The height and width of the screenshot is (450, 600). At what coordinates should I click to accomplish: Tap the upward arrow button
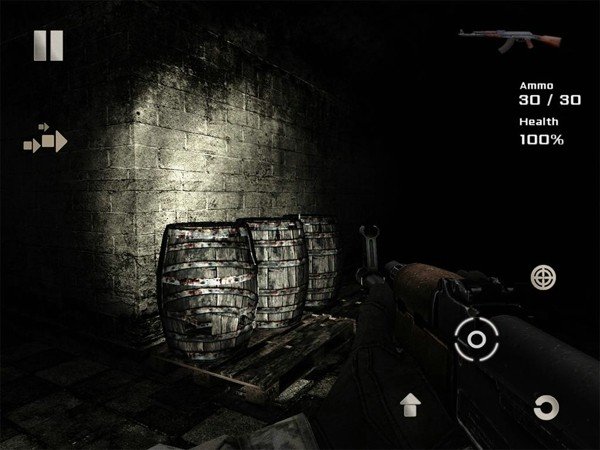411,405
